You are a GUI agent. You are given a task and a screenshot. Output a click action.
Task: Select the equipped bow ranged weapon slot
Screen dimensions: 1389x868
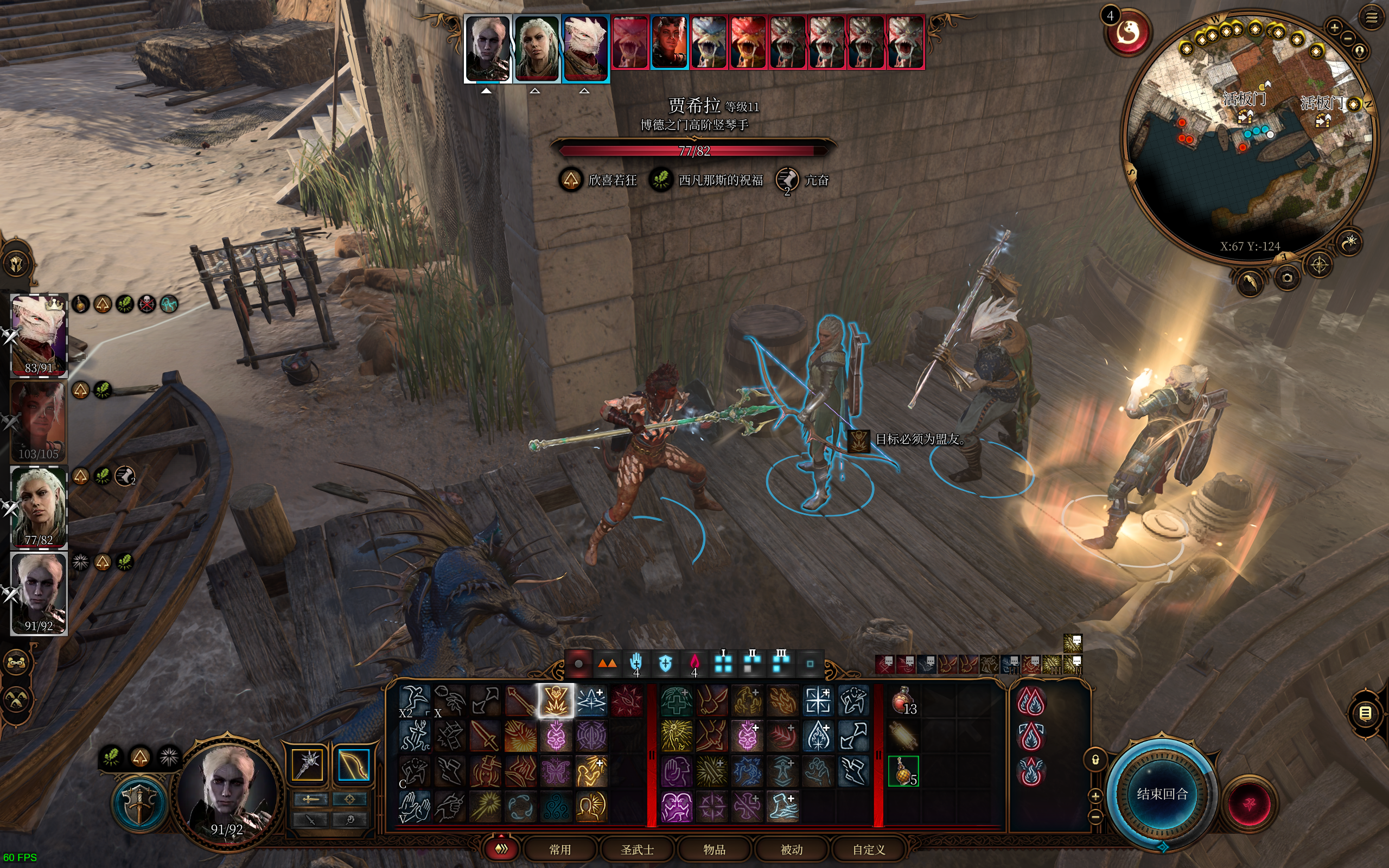click(x=353, y=764)
